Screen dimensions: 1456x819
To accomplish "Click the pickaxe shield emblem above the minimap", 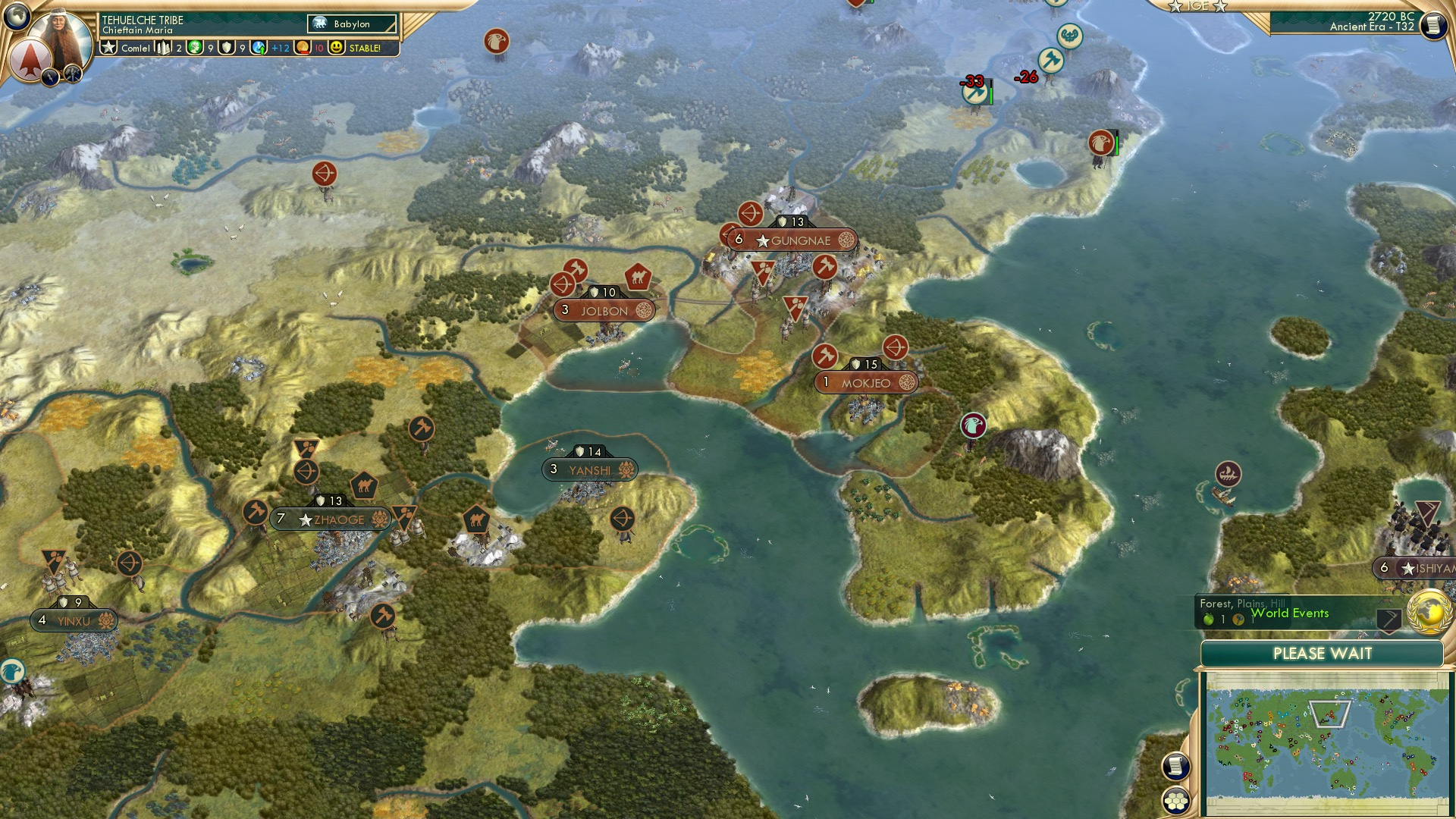I will tap(1389, 620).
